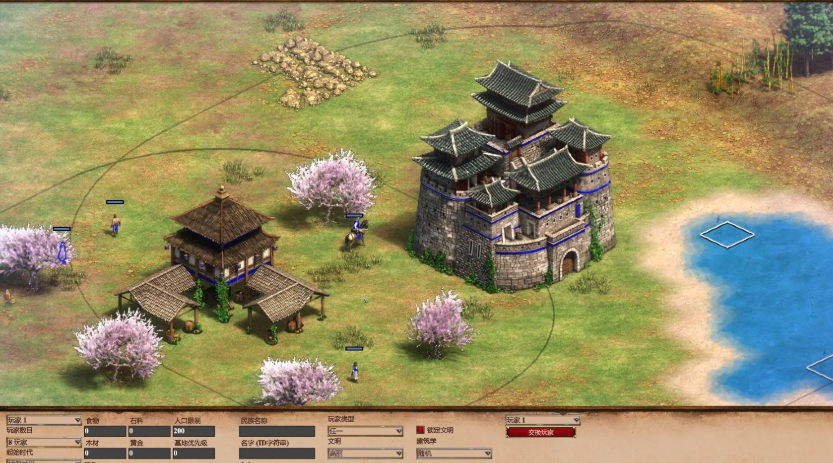
Task: Toggle the 锁定文明 lock civilization checkbox
Action: coord(421,430)
